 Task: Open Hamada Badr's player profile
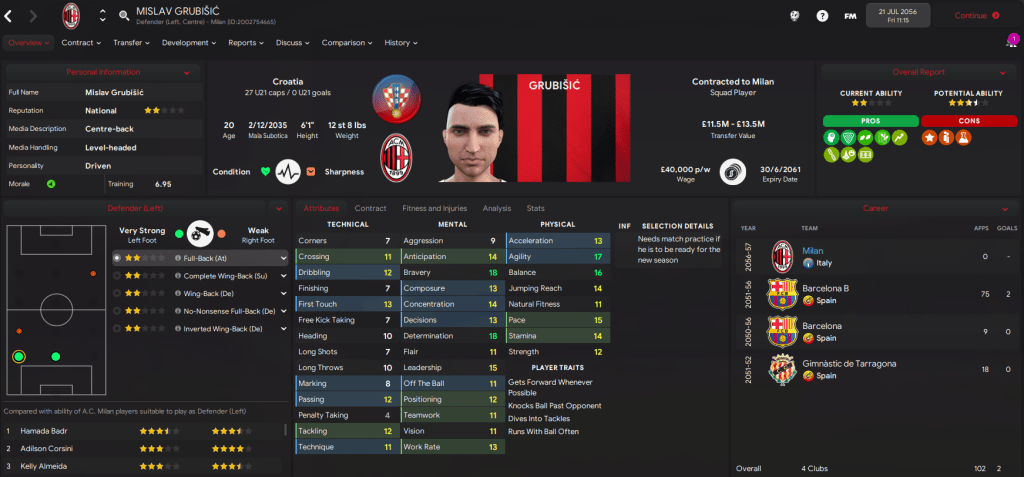point(44,431)
